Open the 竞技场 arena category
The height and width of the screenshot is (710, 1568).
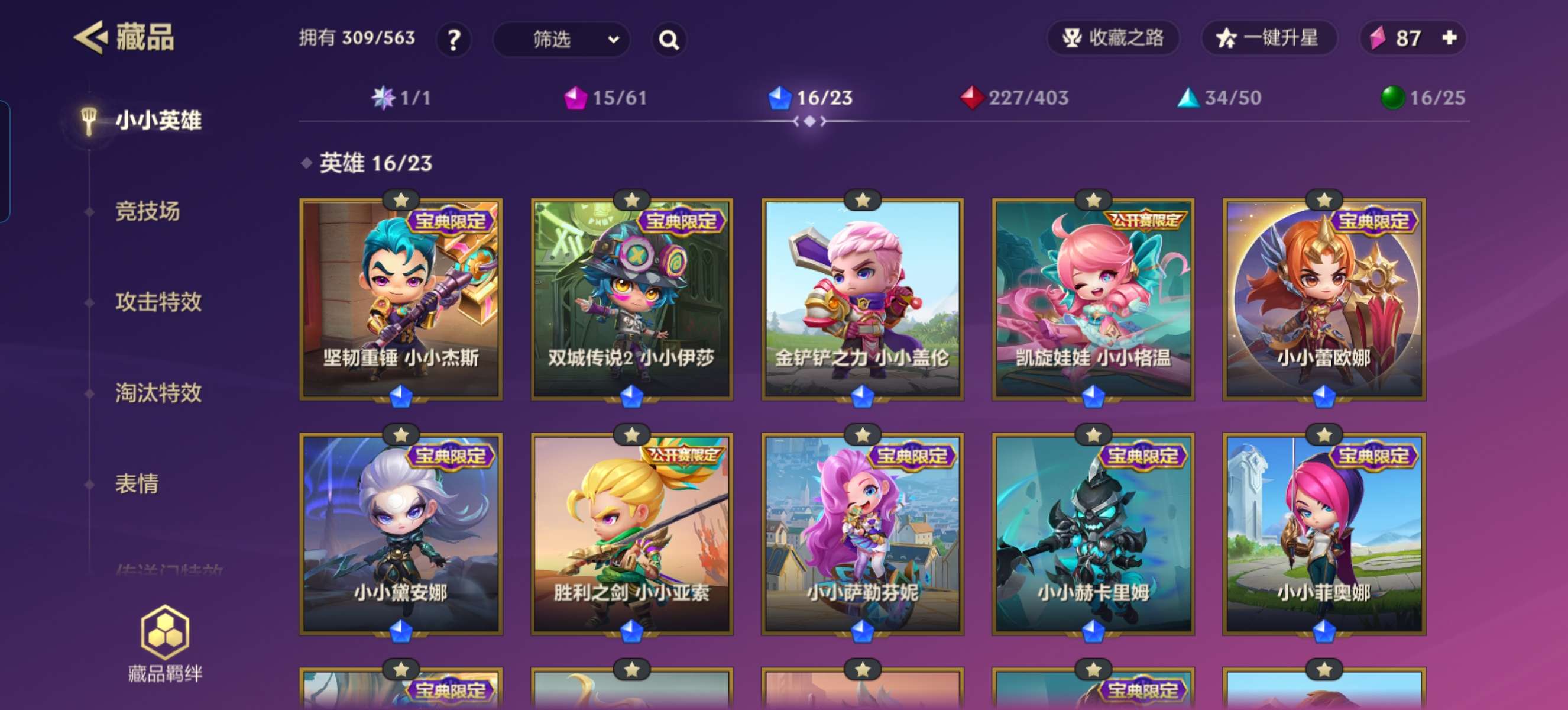pyautogui.click(x=148, y=211)
